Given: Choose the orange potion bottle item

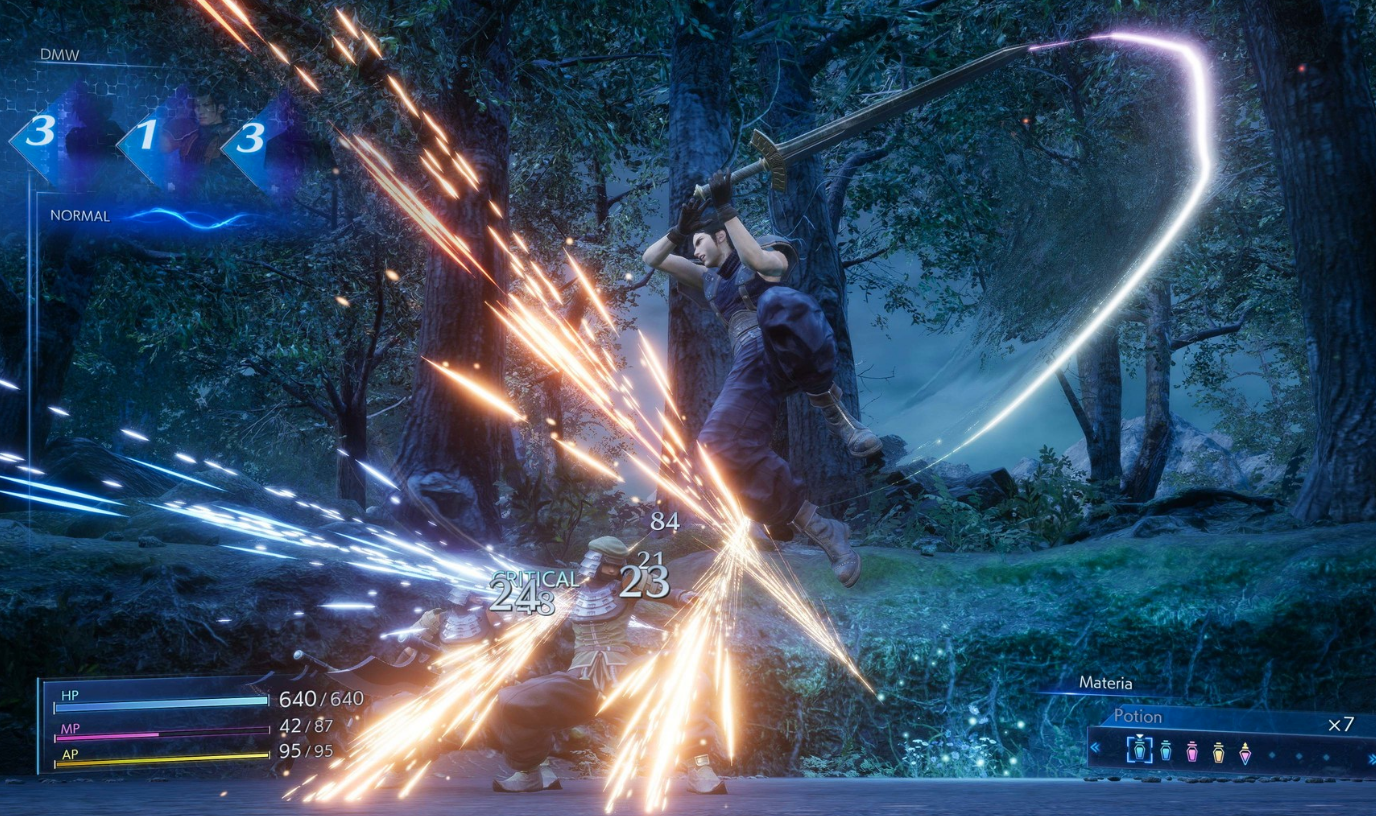Looking at the screenshot, I should click(1218, 752).
